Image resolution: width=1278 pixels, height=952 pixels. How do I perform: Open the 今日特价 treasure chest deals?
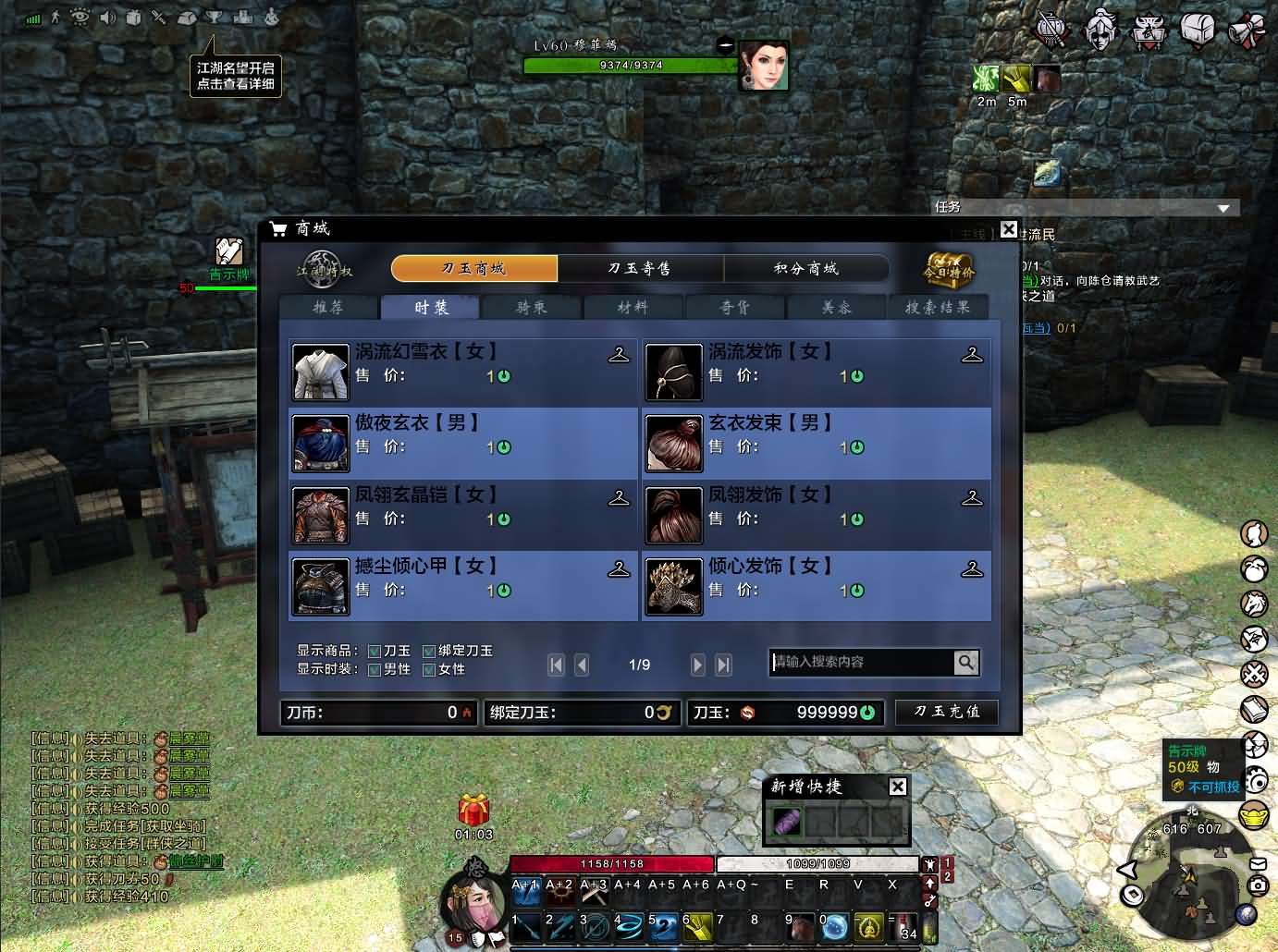click(x=950, y=270)
